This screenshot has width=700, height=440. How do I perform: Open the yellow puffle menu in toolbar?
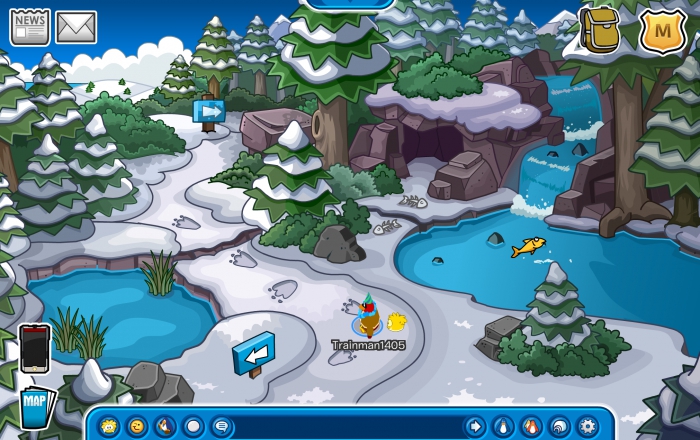coord(109,426)
